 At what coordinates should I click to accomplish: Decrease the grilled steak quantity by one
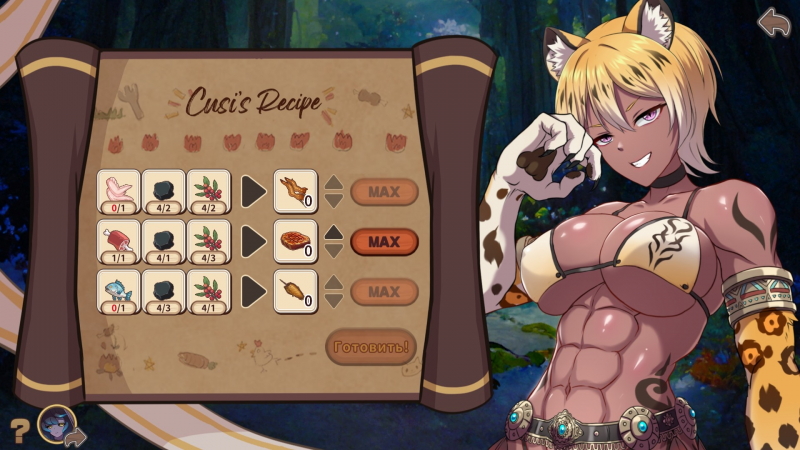pos(334,250)
